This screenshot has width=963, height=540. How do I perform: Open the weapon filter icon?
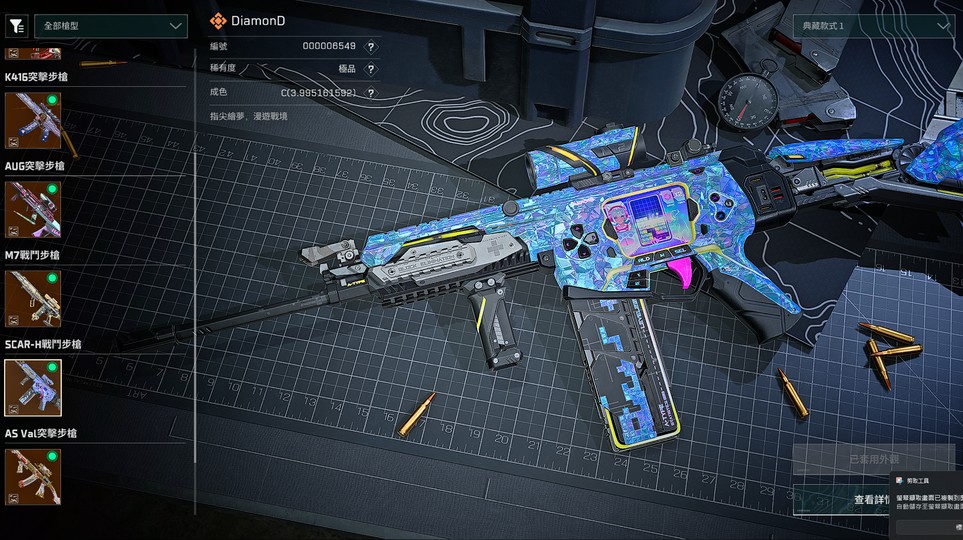coord(16,26)
